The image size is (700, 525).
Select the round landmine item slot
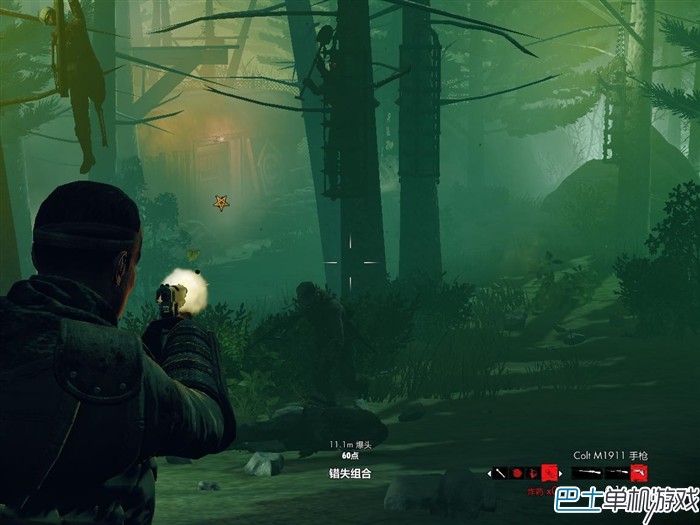pos(517,472)
